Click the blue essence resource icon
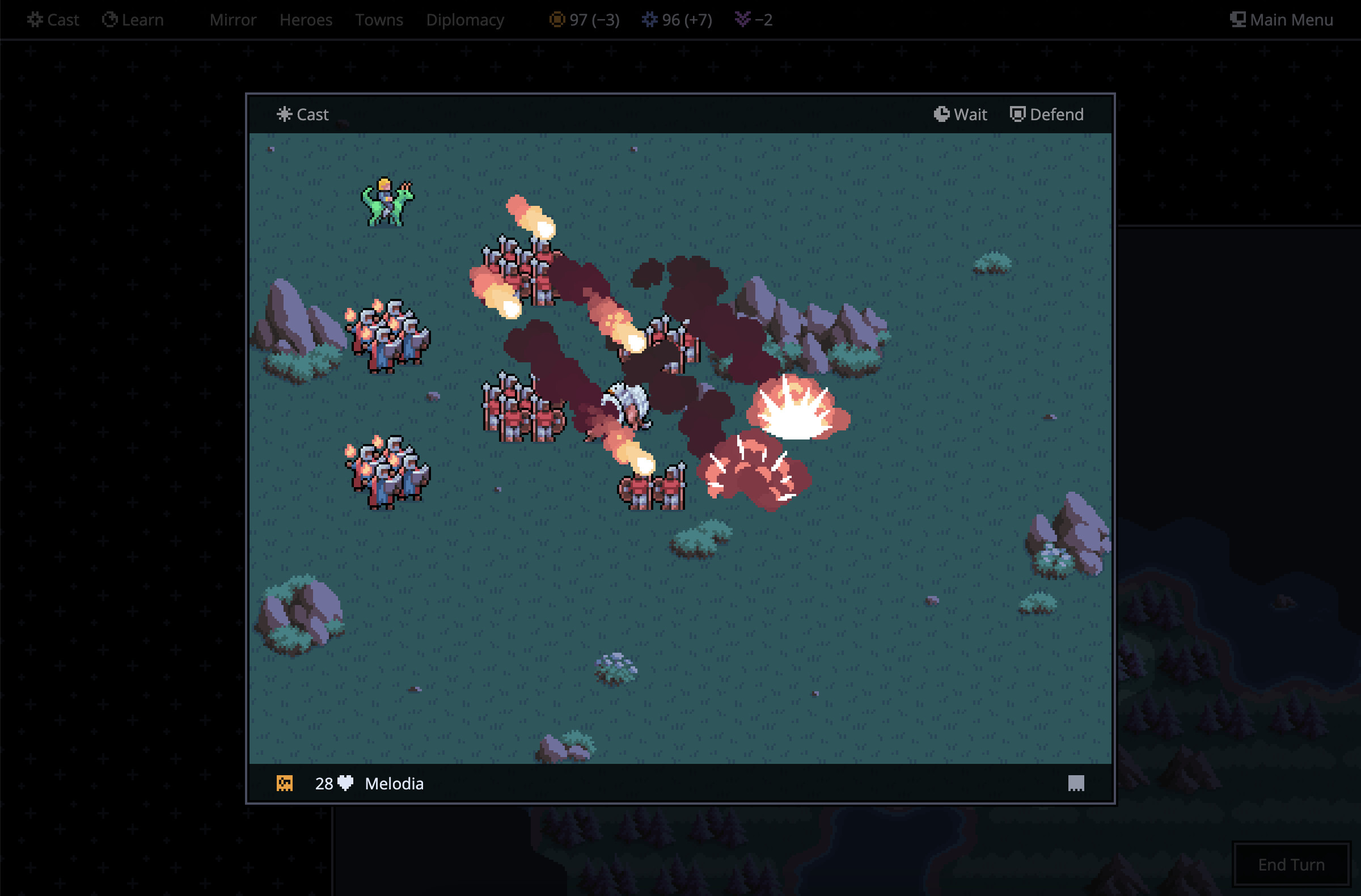The height and width of the screenshot is (896, 1361). coord(650,20)
